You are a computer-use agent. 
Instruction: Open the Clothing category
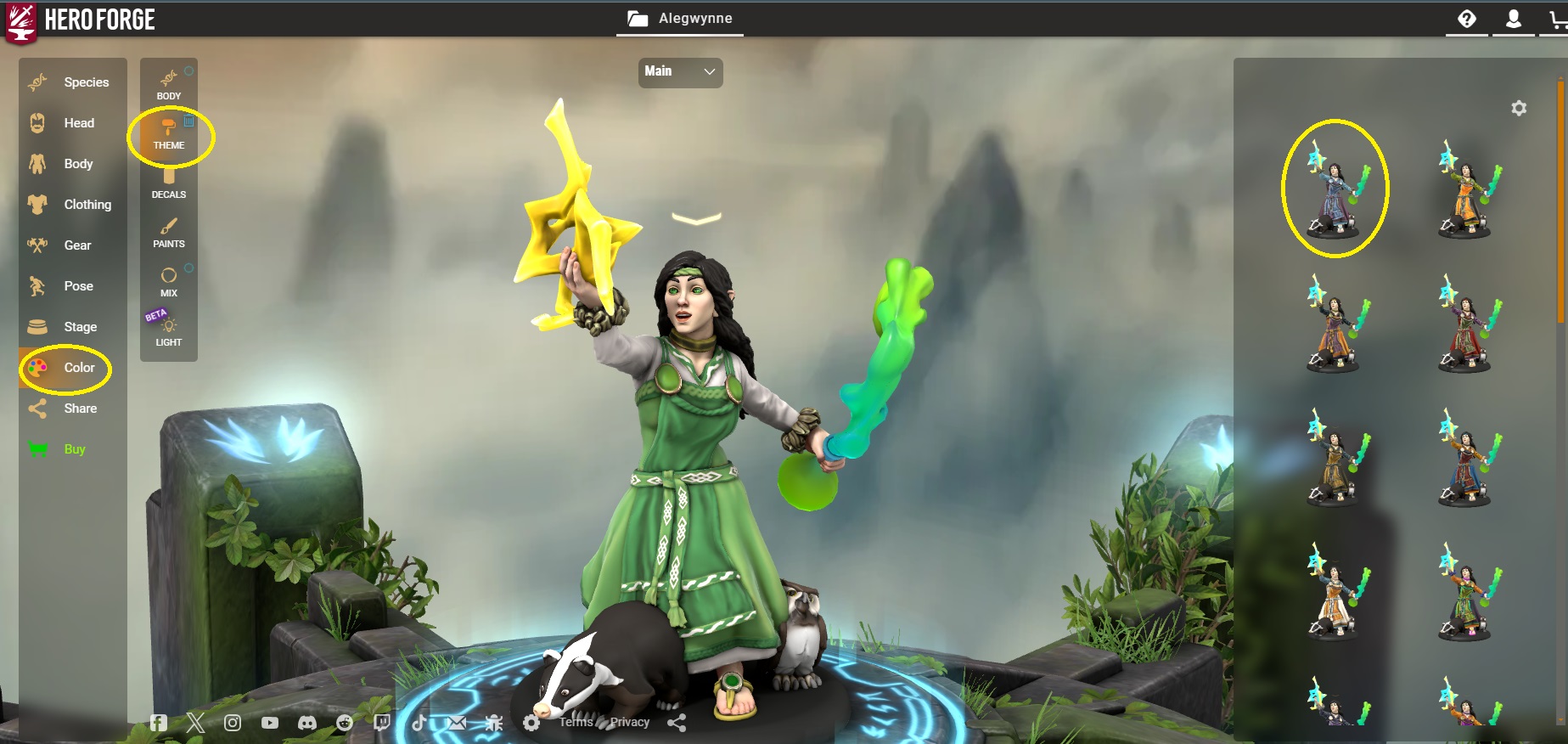(x=74, y=205)
